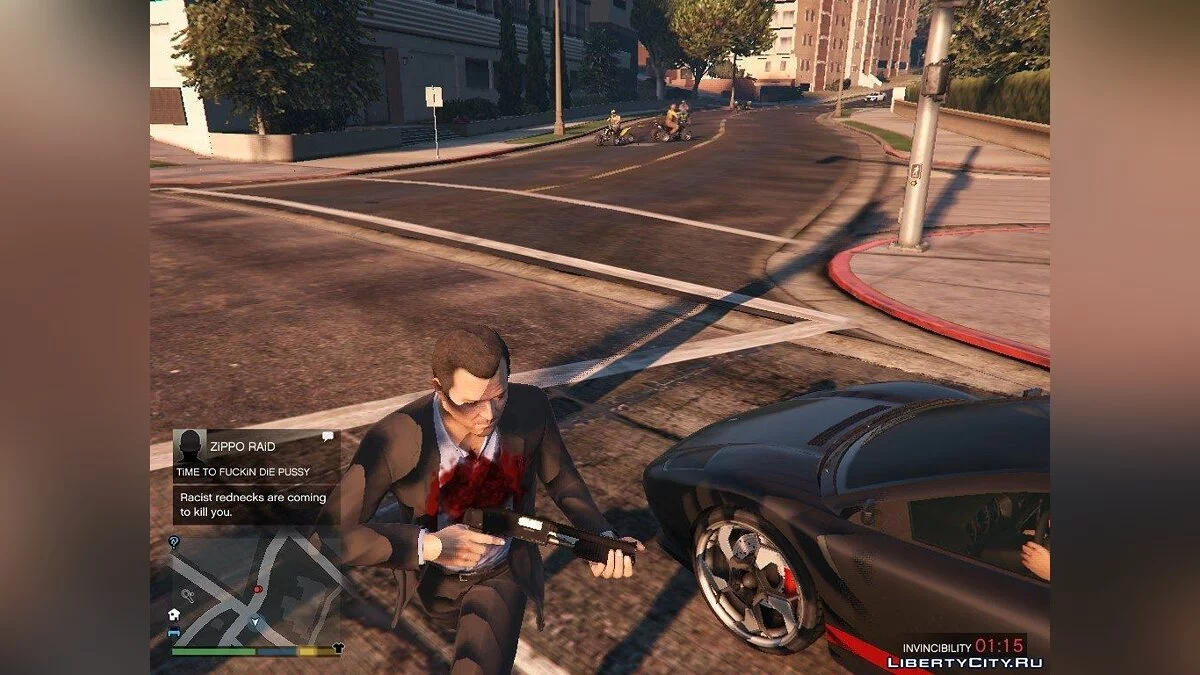Click the clothing store shirt blip
This screenshot has width=1200, height=675.
(x=337, y=647)
